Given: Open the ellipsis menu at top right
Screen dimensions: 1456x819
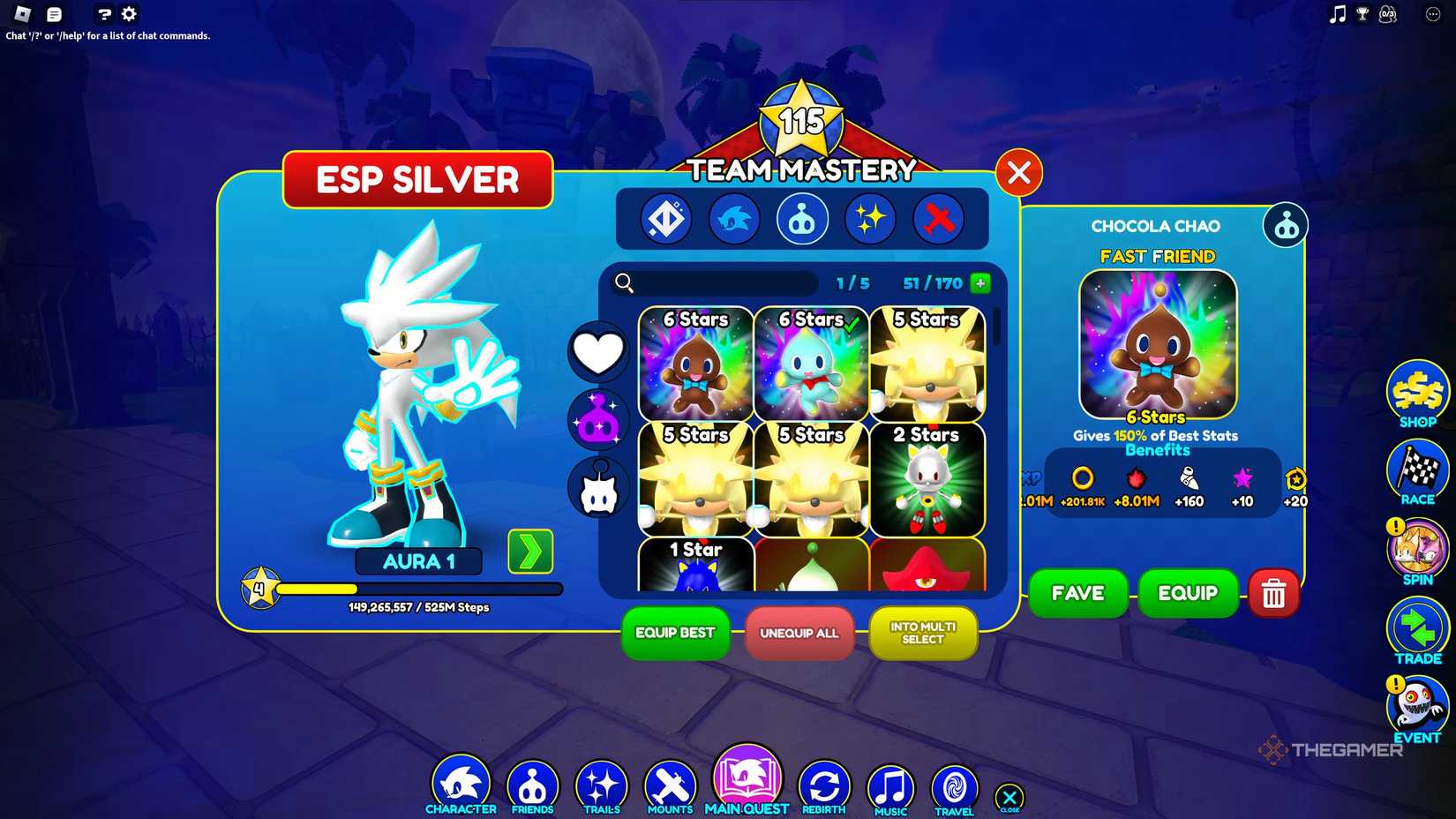Looking at the screenshot, I should tap(1432, 14).
